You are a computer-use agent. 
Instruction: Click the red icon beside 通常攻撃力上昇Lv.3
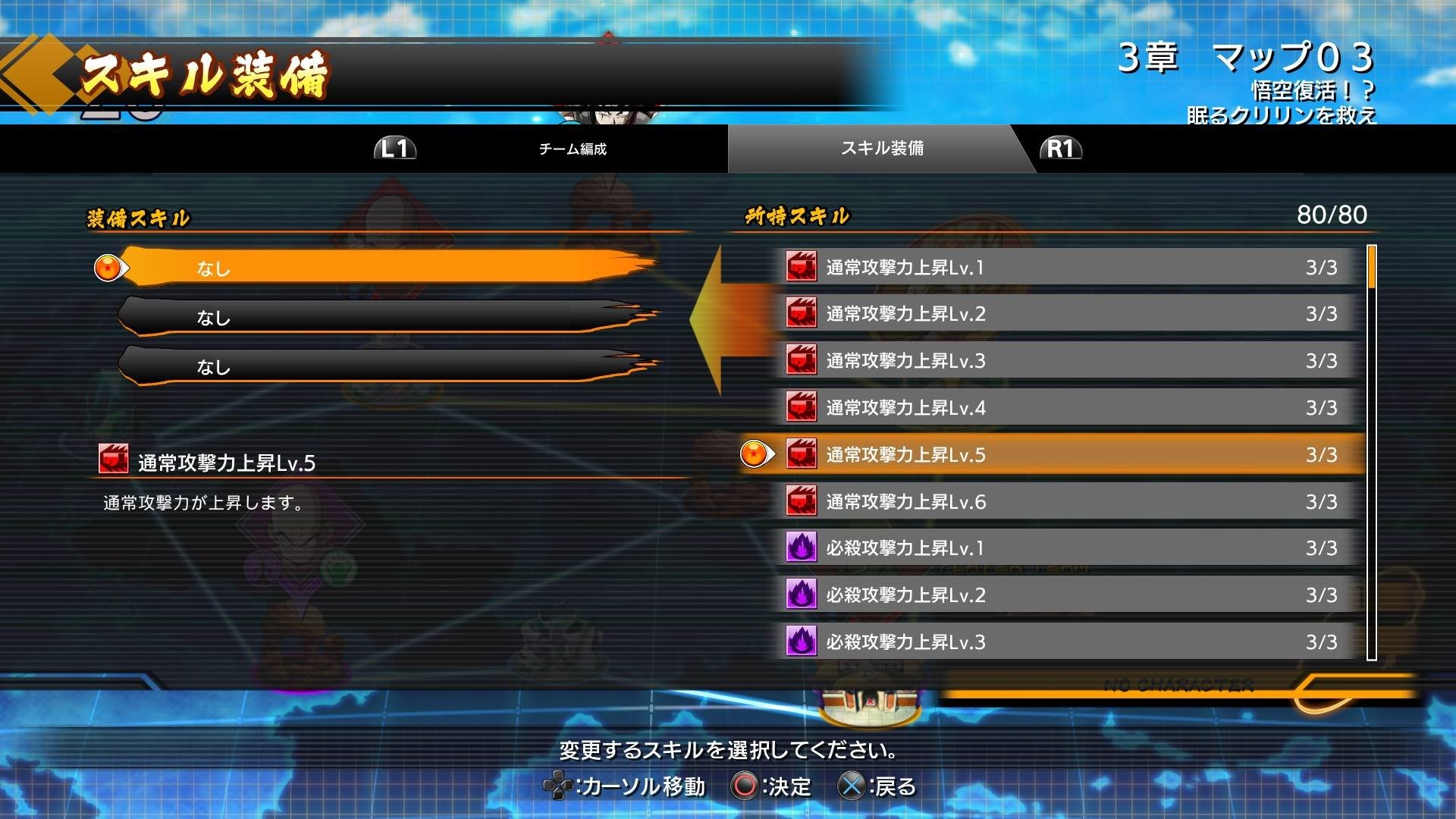[800, 361]
